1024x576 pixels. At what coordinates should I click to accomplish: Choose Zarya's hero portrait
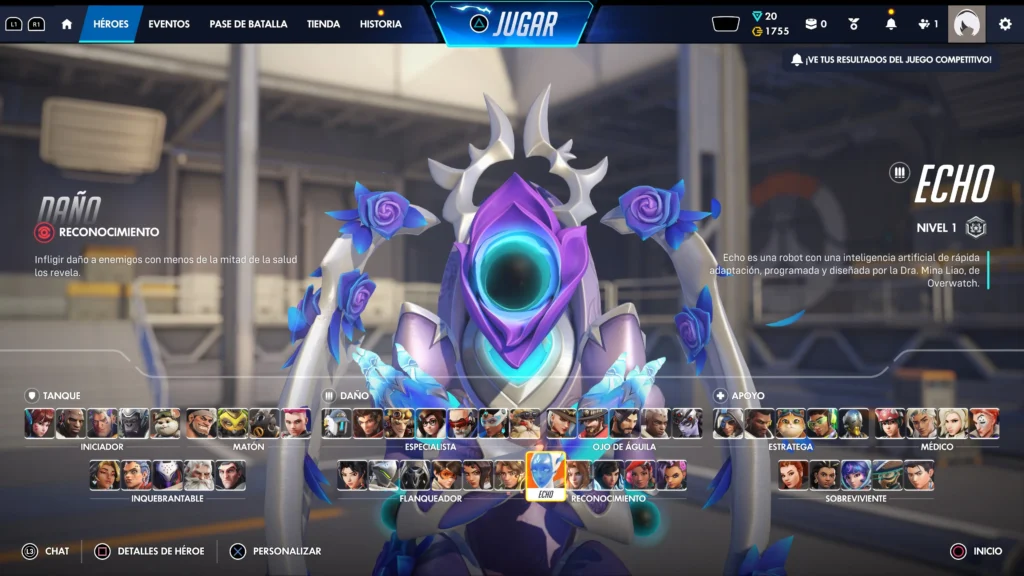[296, 424]
